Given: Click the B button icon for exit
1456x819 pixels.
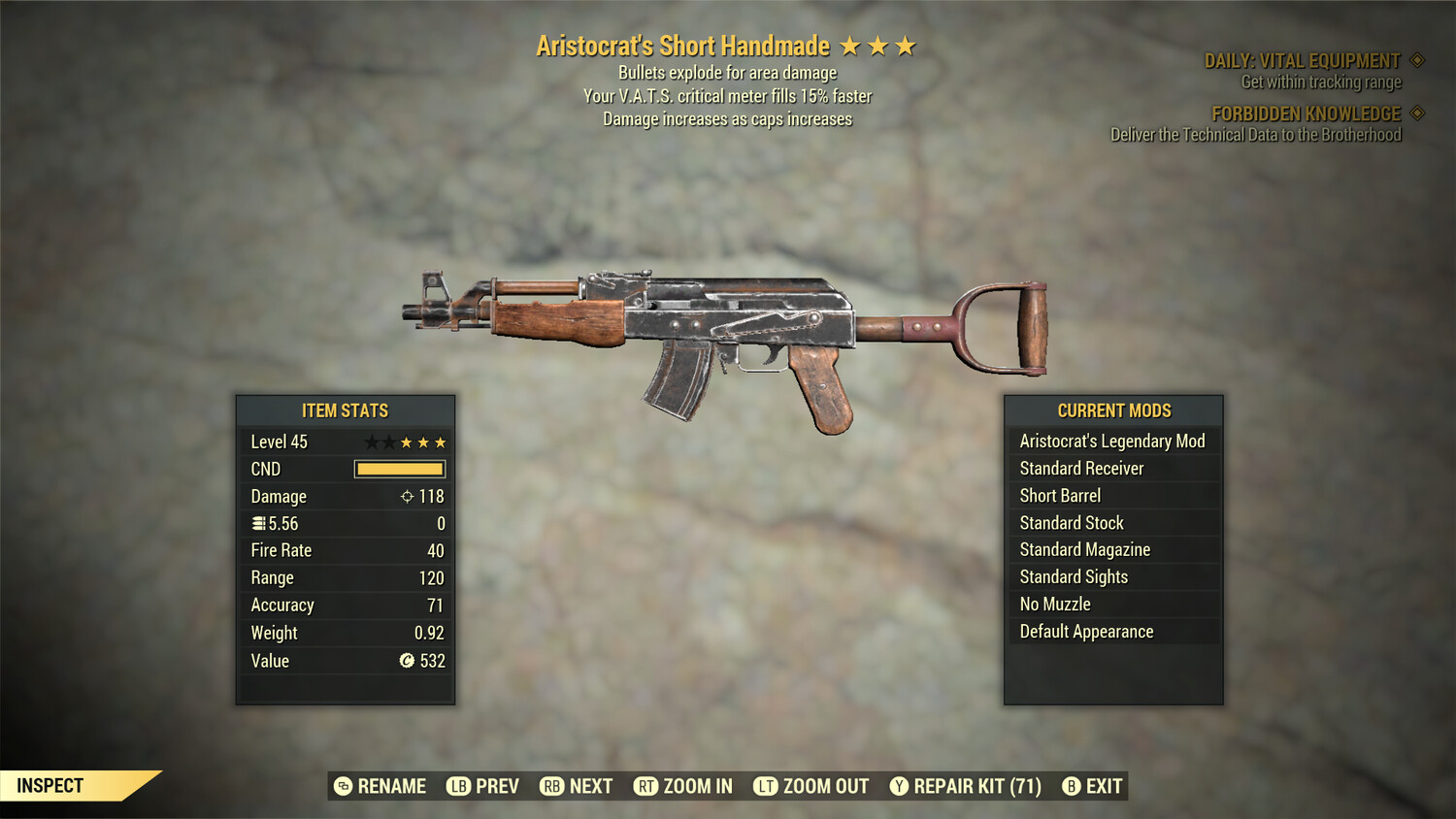Looking at the screenshot, I should [x=1072, y=786].
